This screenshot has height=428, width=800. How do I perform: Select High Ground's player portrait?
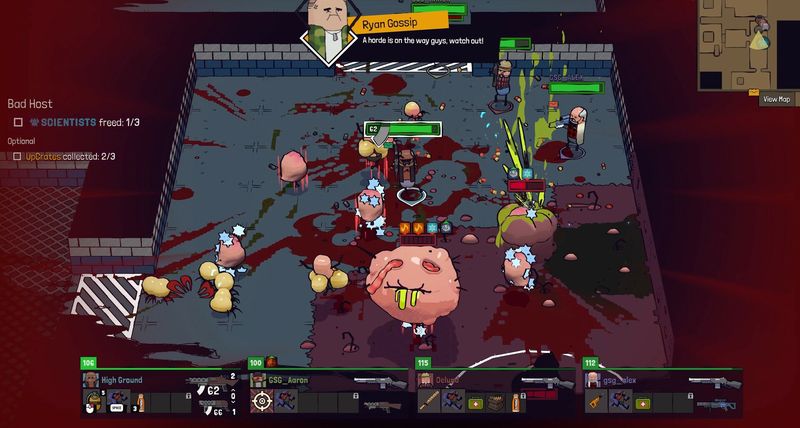coord(91,380)
